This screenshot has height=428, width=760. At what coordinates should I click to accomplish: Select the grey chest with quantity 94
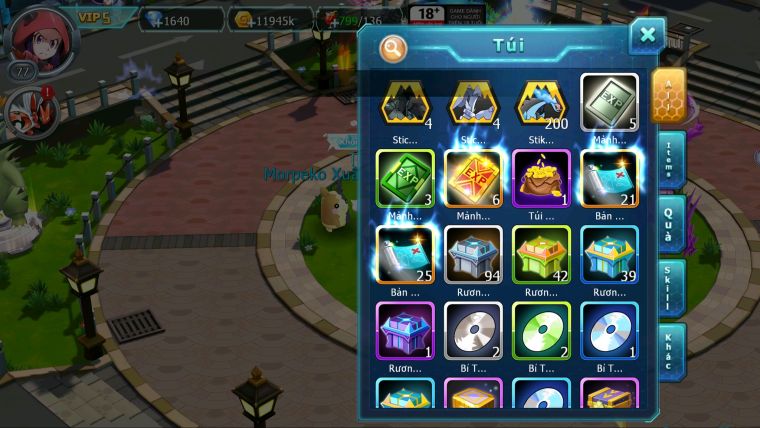click(473, 255)
